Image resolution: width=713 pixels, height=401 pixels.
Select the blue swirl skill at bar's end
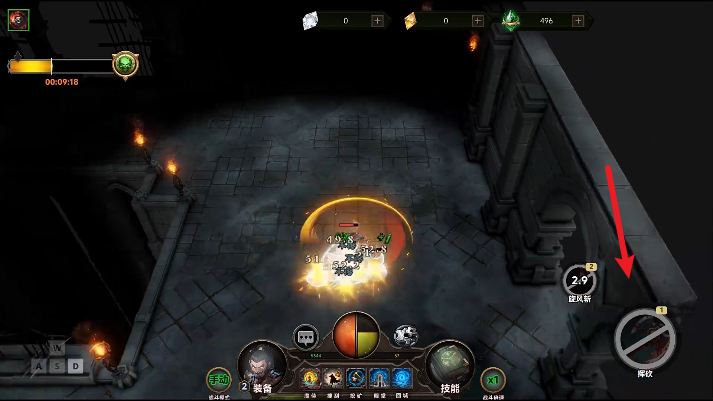(401, 378)
